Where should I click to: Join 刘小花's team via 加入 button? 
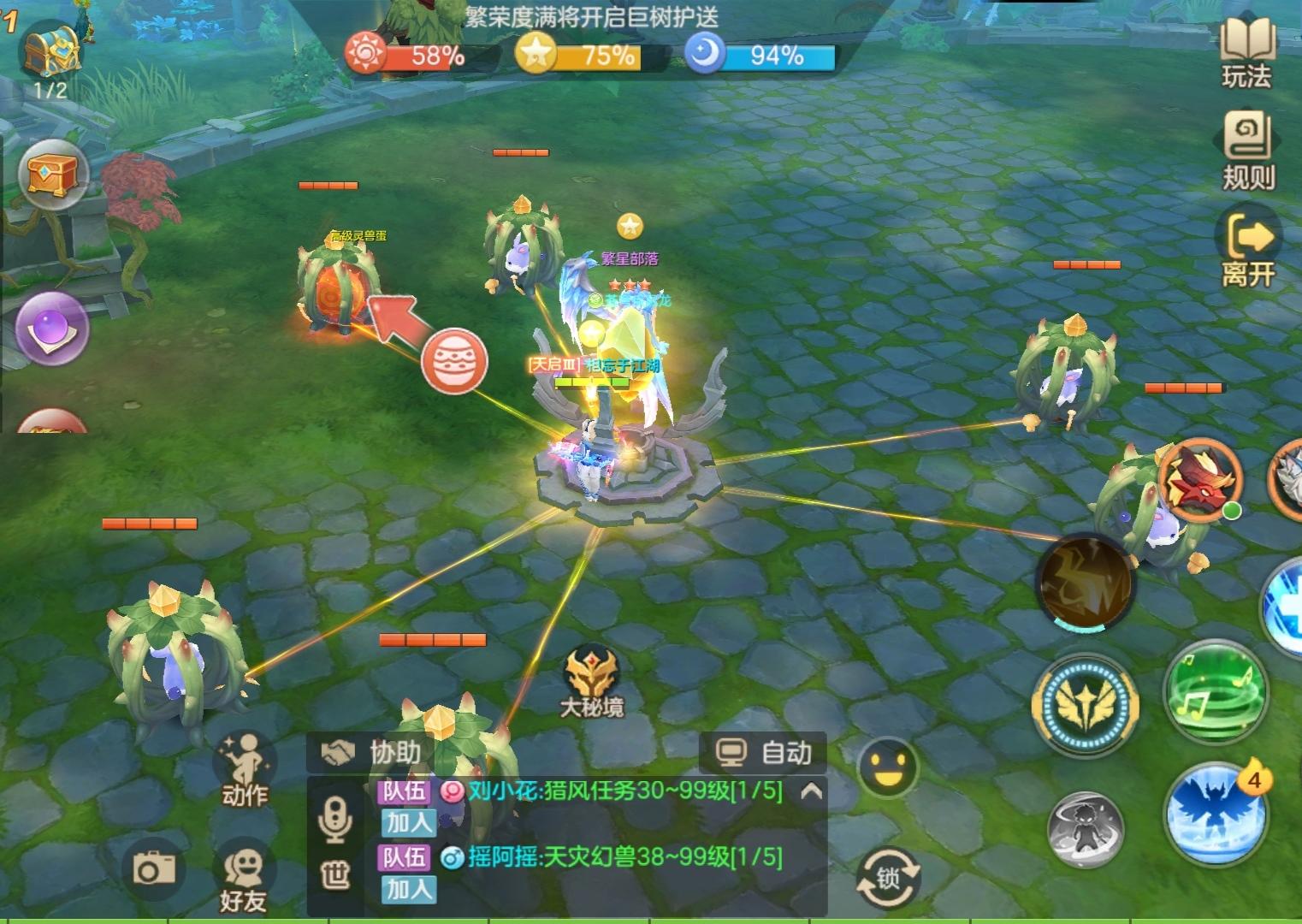coord(409,824)
